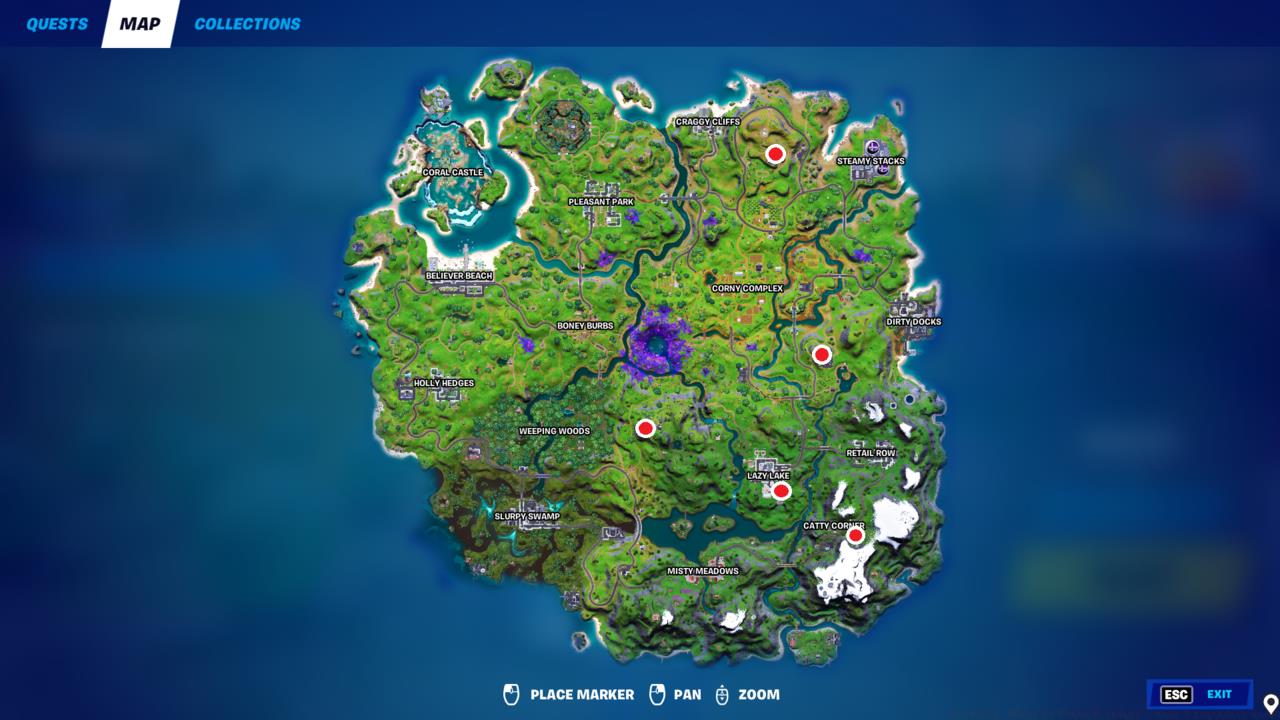1280x720 pixels.
Task: Select the red marker near Craggy Cliffs
Action: click(776, 155)
